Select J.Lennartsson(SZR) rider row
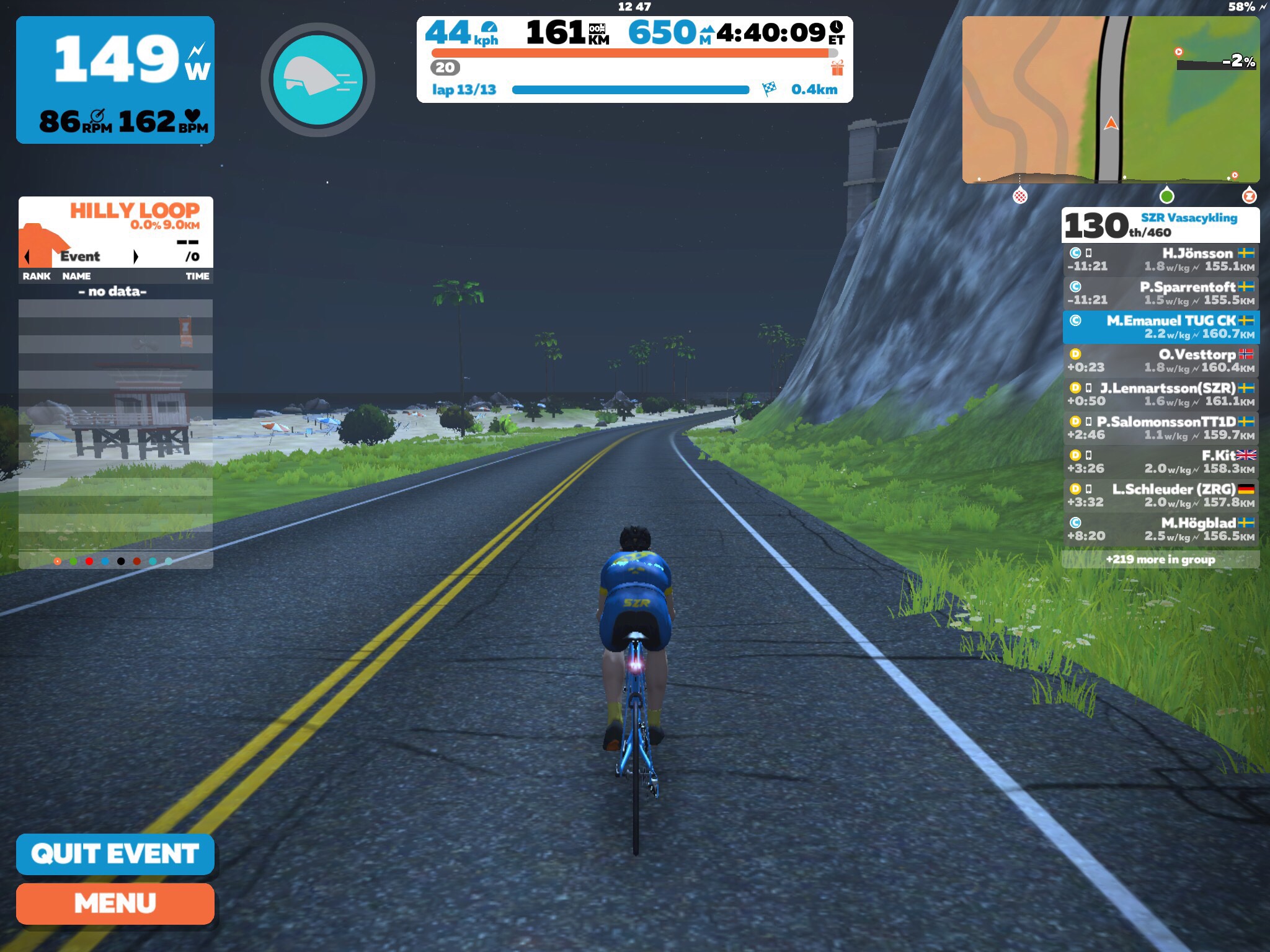The width and height of the screenshot is (1270, 952). click(x=1161, y=394)
